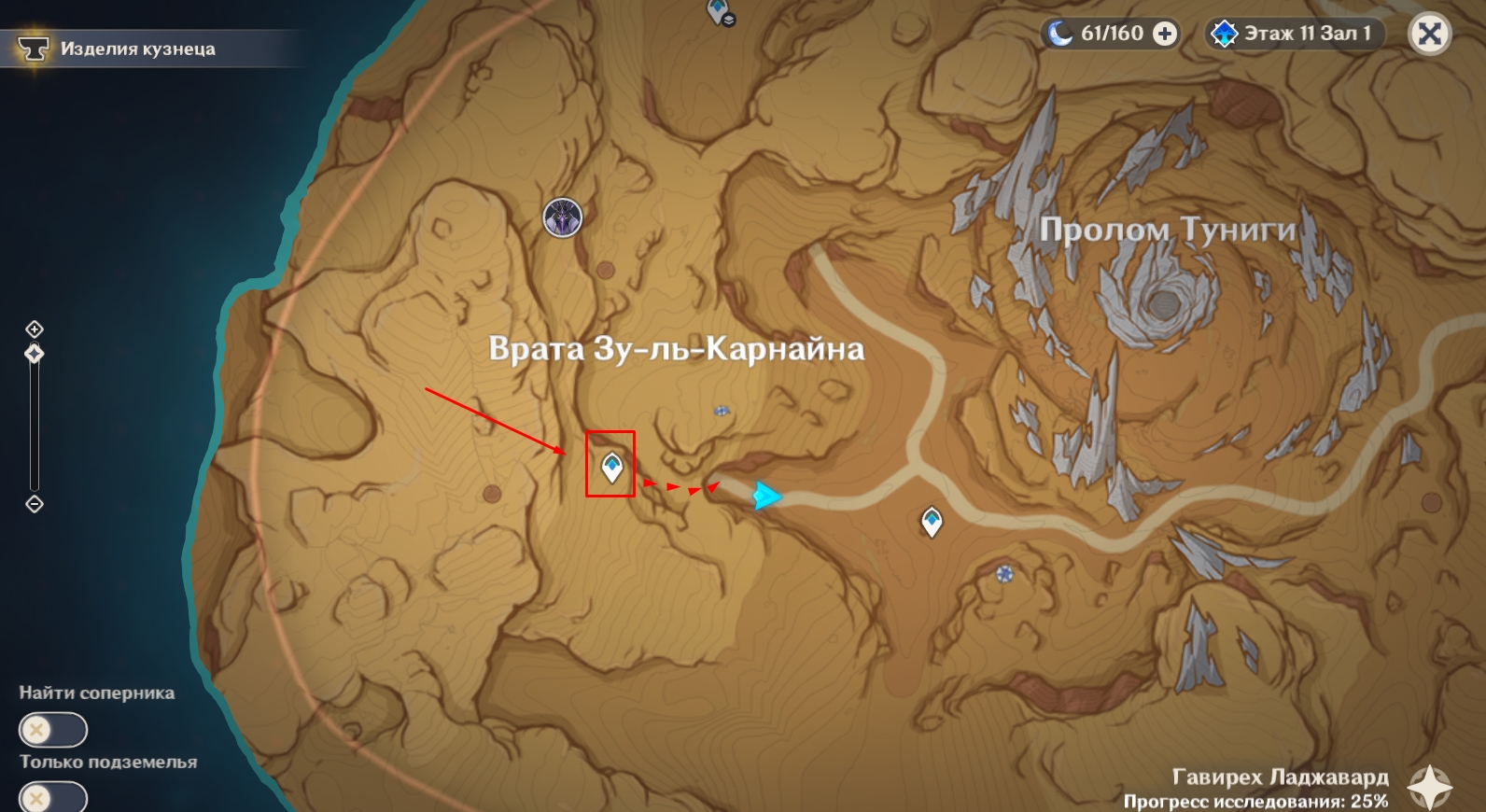View Гавирех Ладжавард exploration progress

pyautogui.click(x=1279, y=789)
